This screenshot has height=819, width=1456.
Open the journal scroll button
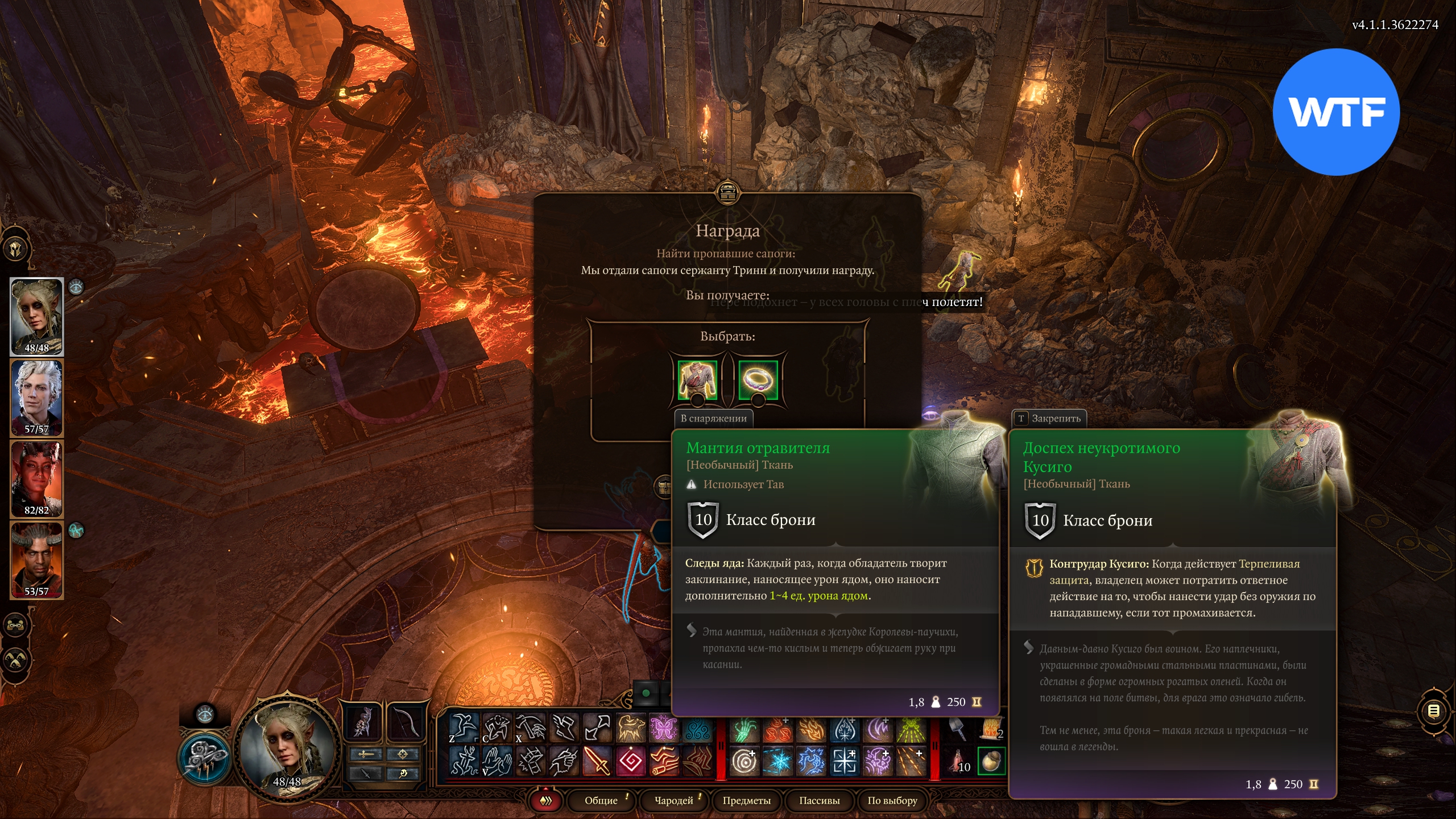tap(1433, 711)
